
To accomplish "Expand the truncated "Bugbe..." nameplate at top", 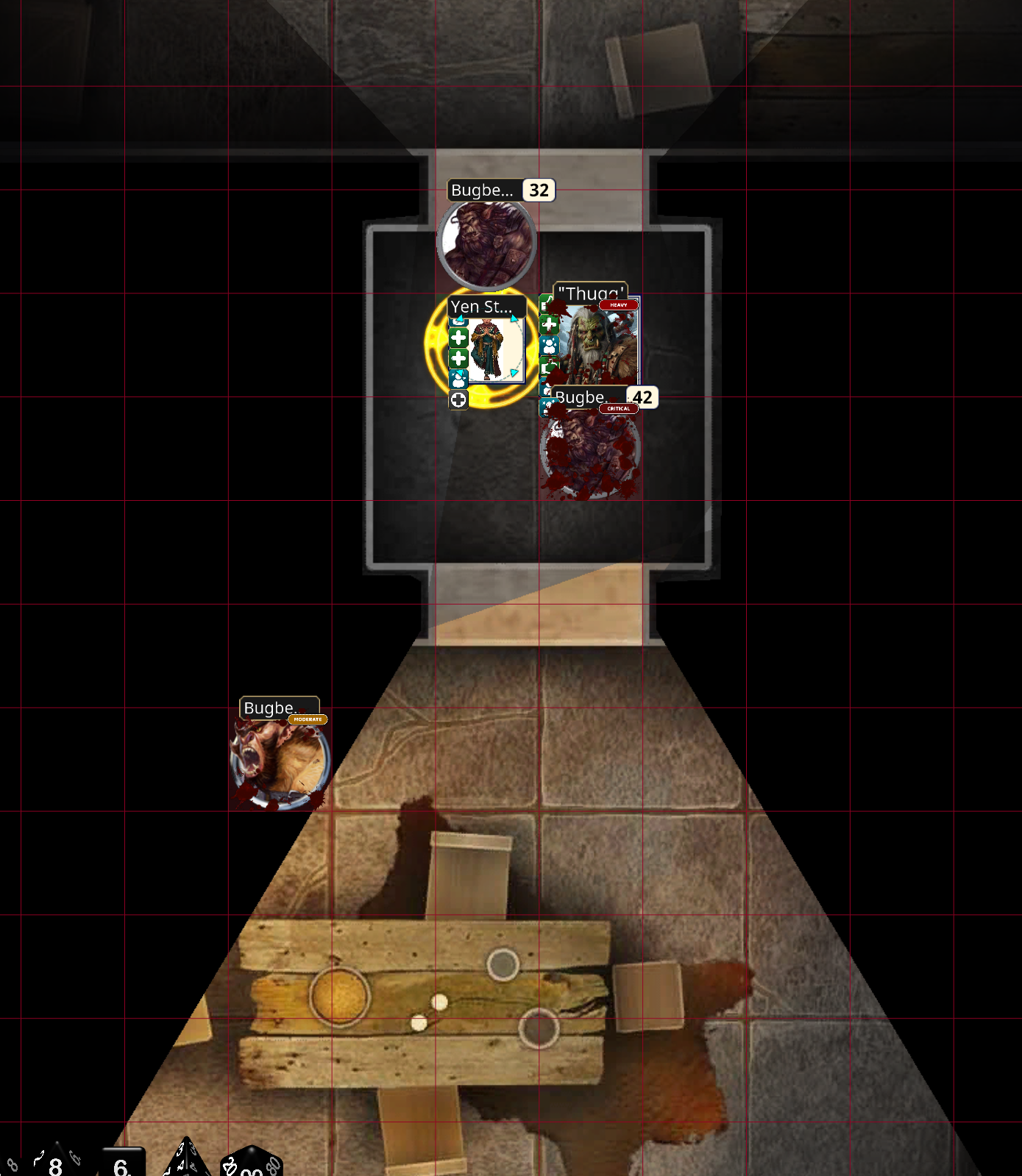I will [x=482, y=190].
